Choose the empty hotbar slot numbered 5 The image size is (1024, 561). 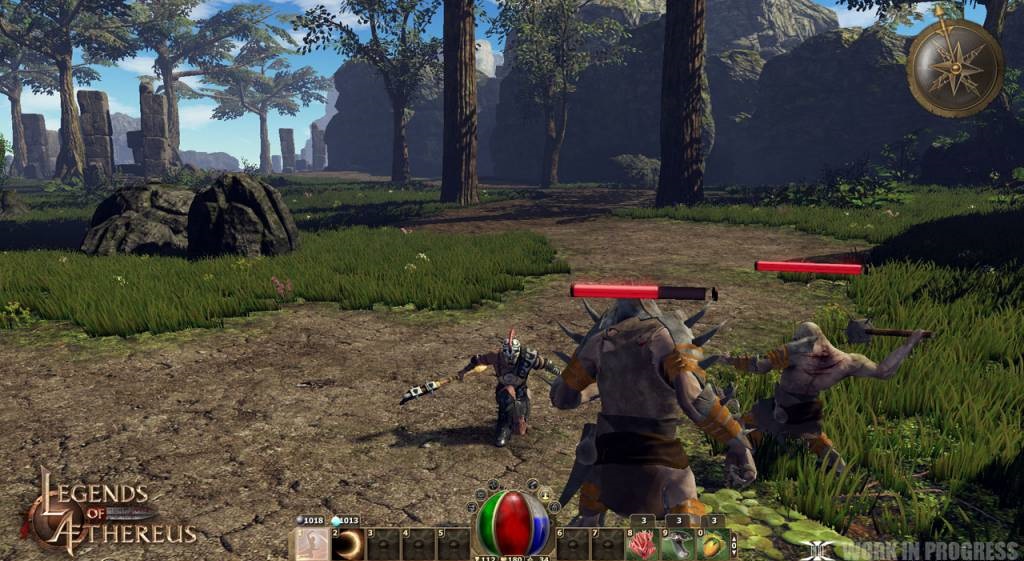click(454, 545)
